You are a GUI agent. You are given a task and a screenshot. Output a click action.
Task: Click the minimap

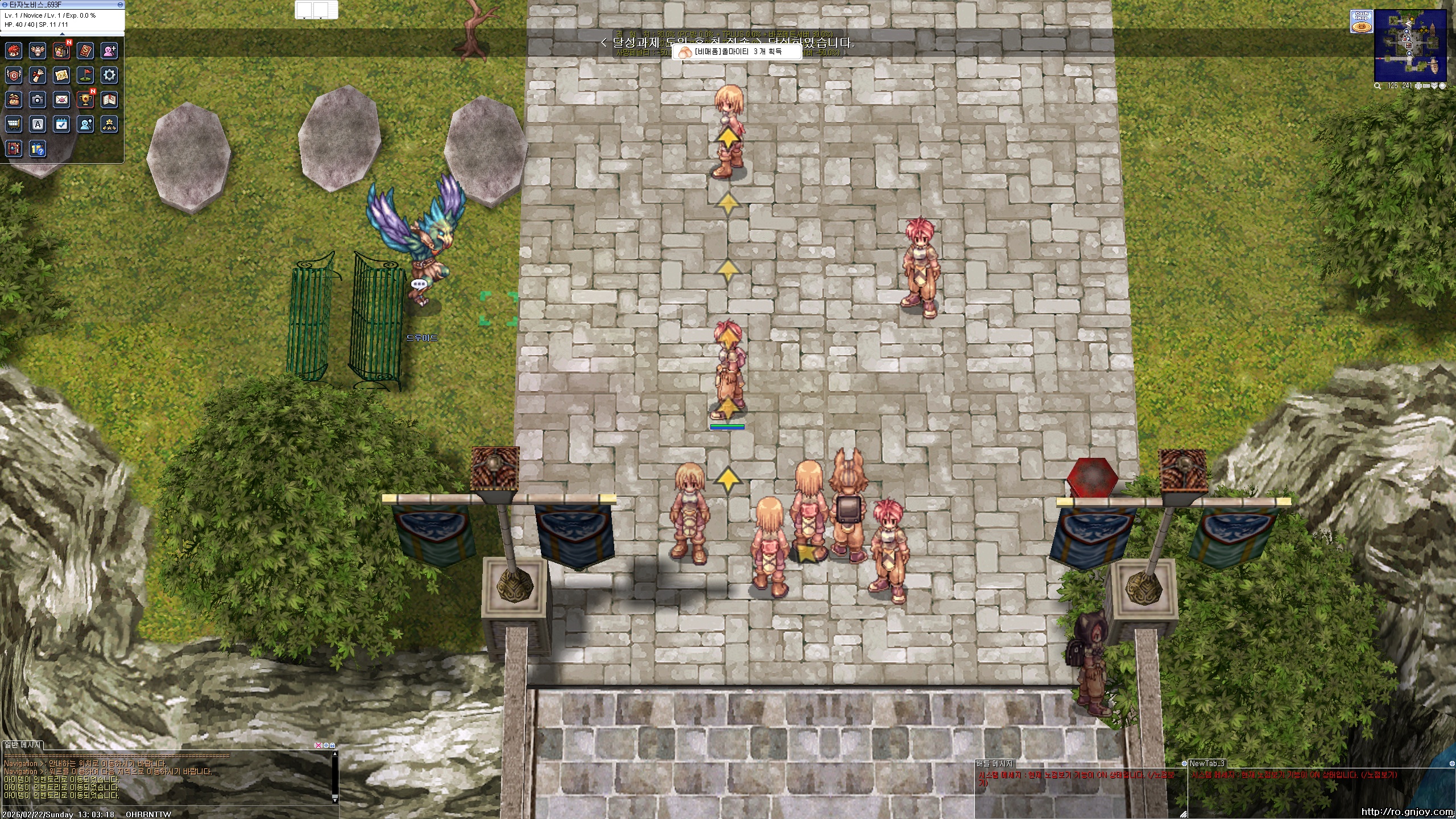[1410, 45]
